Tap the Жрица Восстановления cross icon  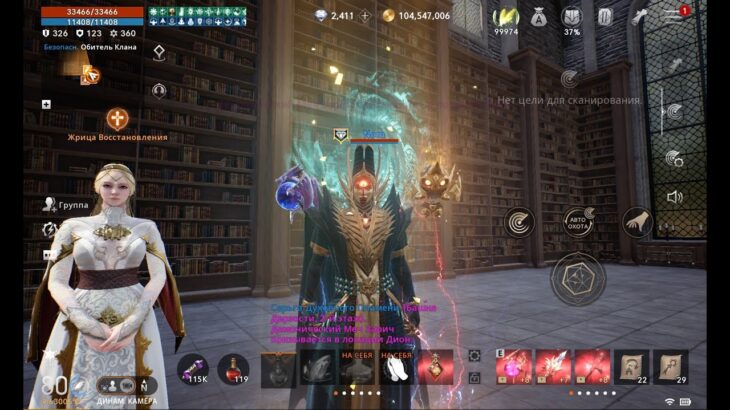click(117, 119)
